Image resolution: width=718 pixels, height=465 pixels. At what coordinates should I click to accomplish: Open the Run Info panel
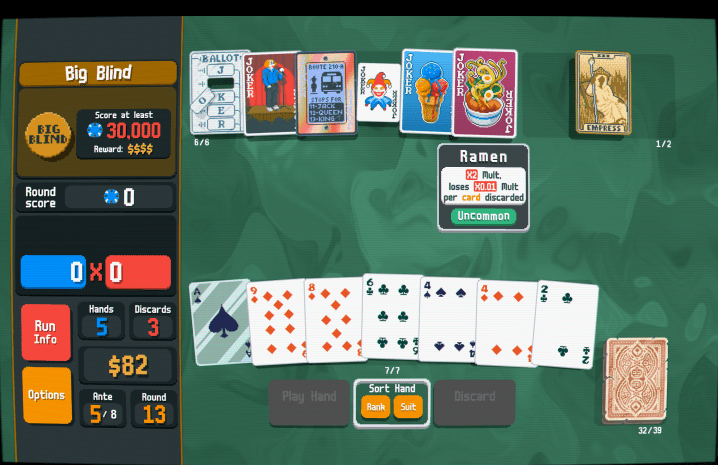(x=46, y=332)
